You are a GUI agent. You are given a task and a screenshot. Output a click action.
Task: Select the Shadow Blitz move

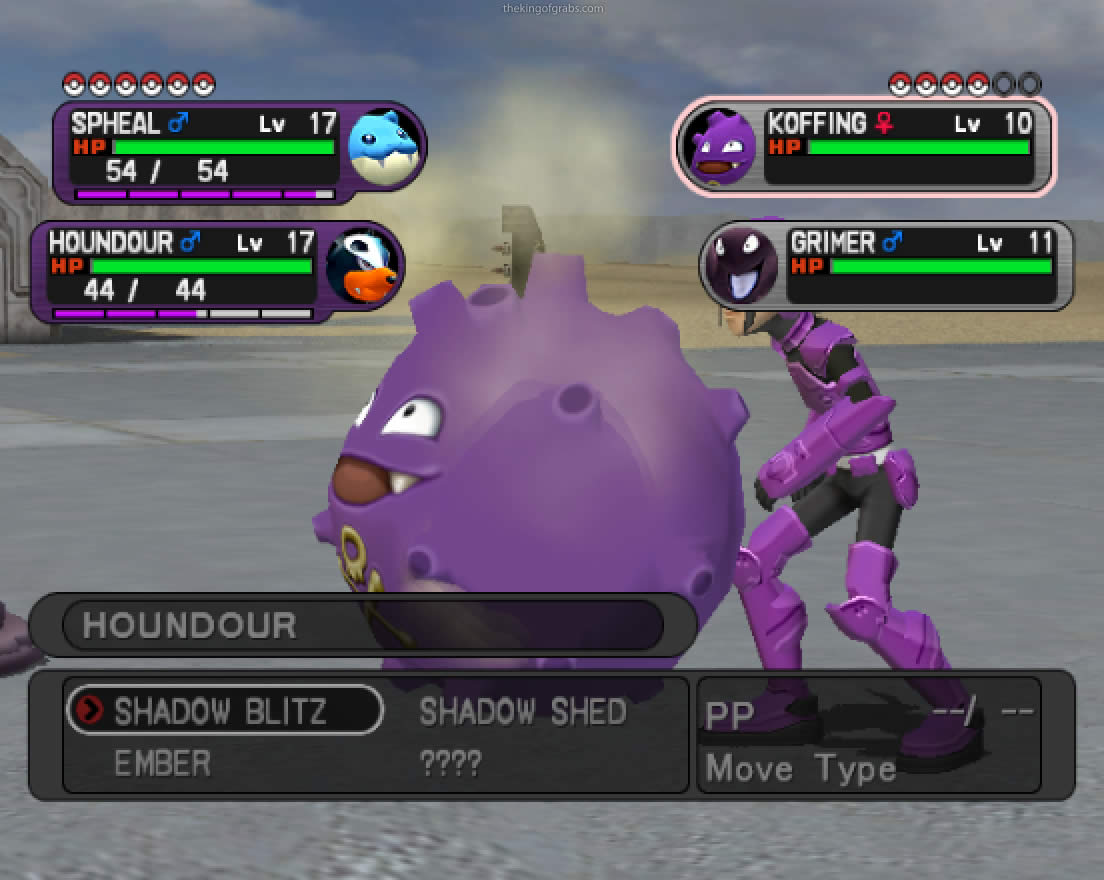[x=222, y=711]
